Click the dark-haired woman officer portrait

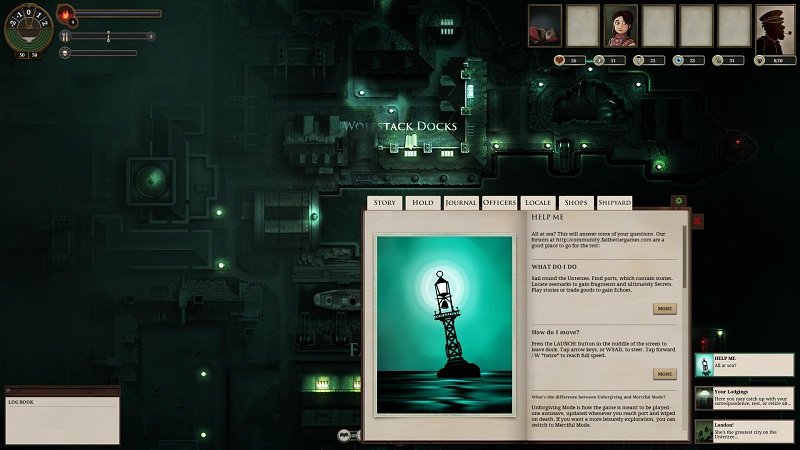(x=620, y=26)
